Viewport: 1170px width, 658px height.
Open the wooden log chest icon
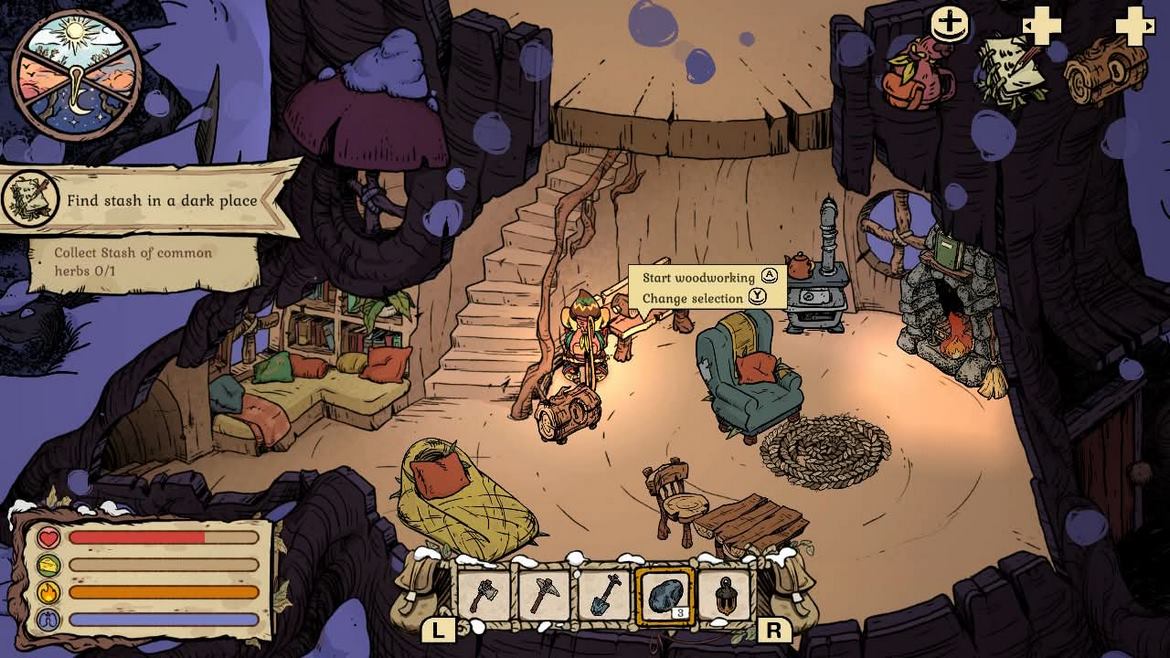pyautogui.click(x=1105, y=70)
